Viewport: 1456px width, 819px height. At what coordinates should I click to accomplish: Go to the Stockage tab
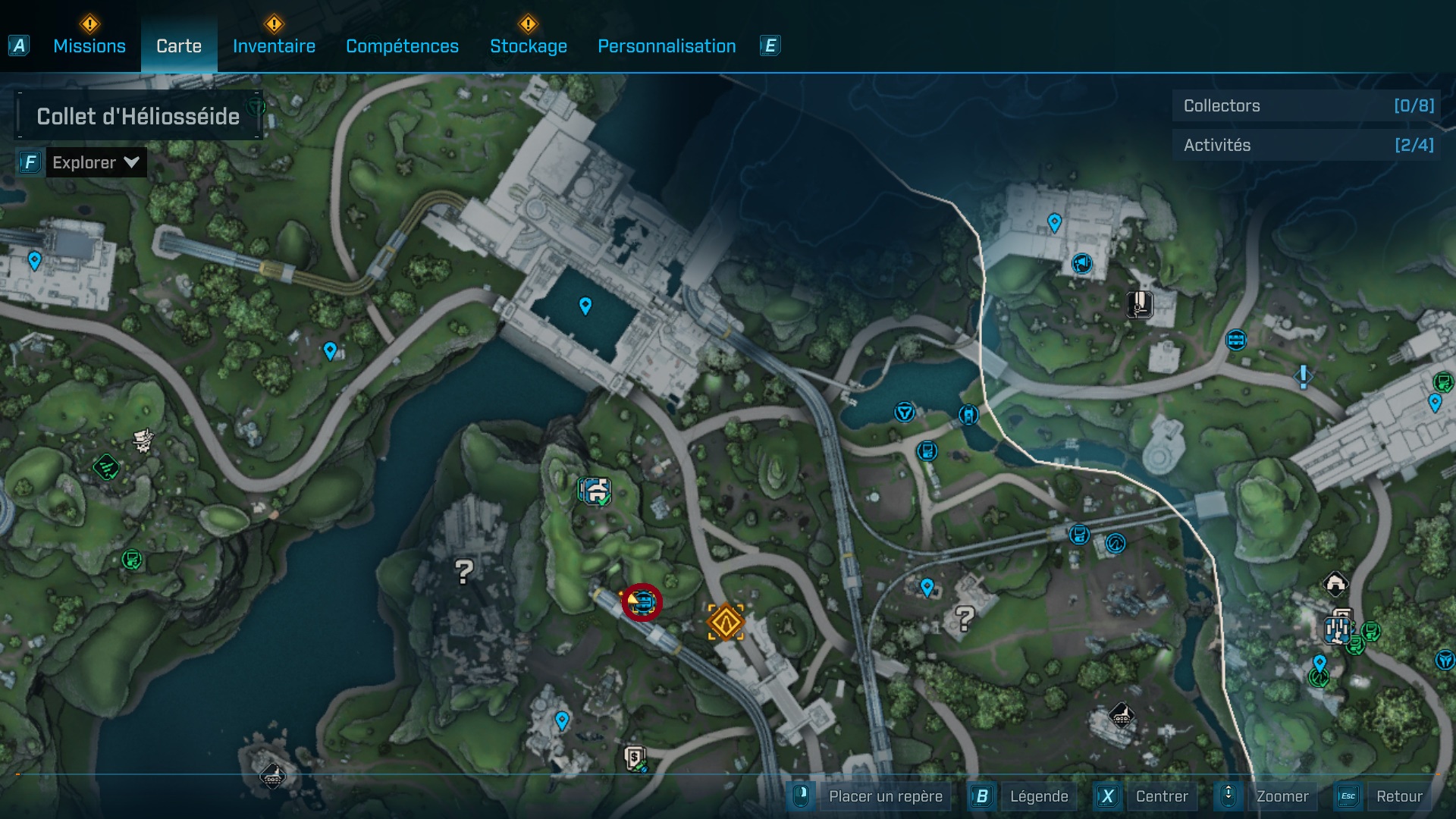click(528, 46)
